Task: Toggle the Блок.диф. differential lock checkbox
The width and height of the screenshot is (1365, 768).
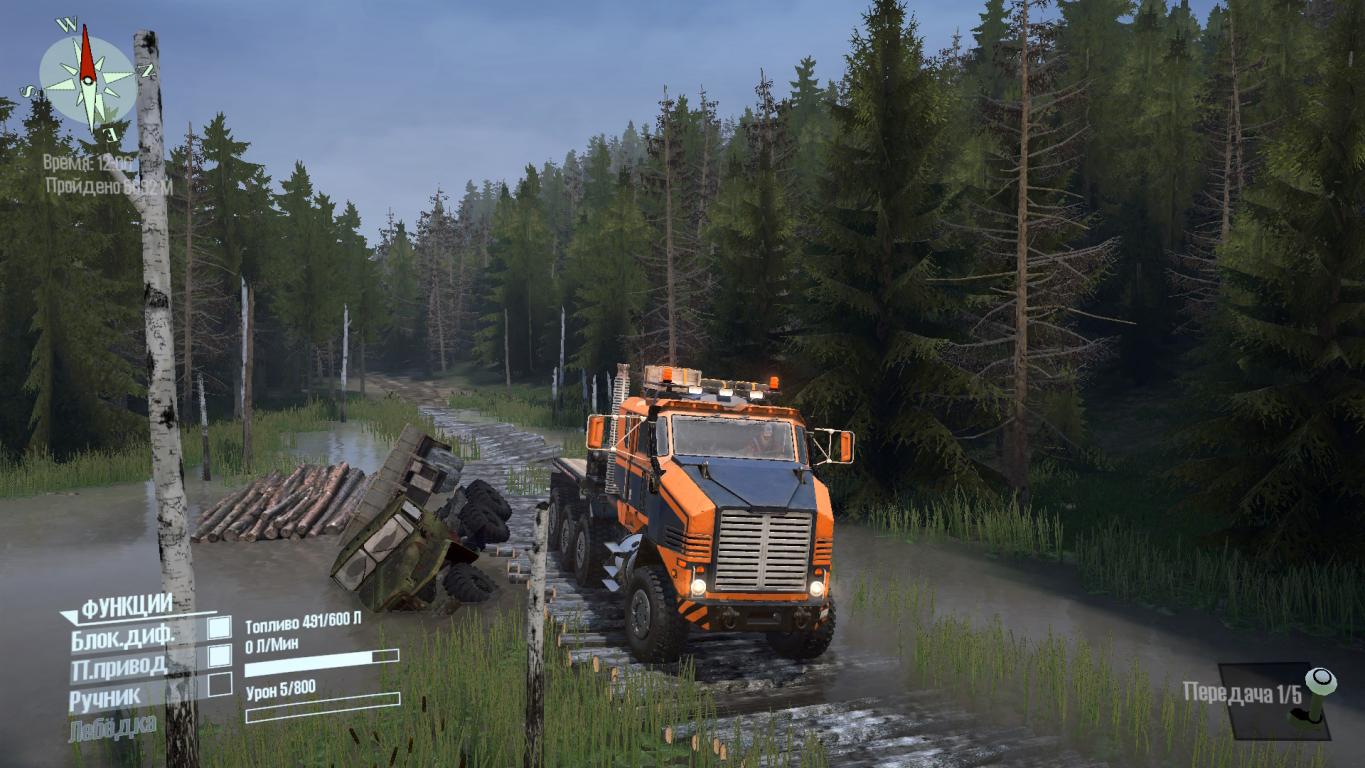Action: 219,628
